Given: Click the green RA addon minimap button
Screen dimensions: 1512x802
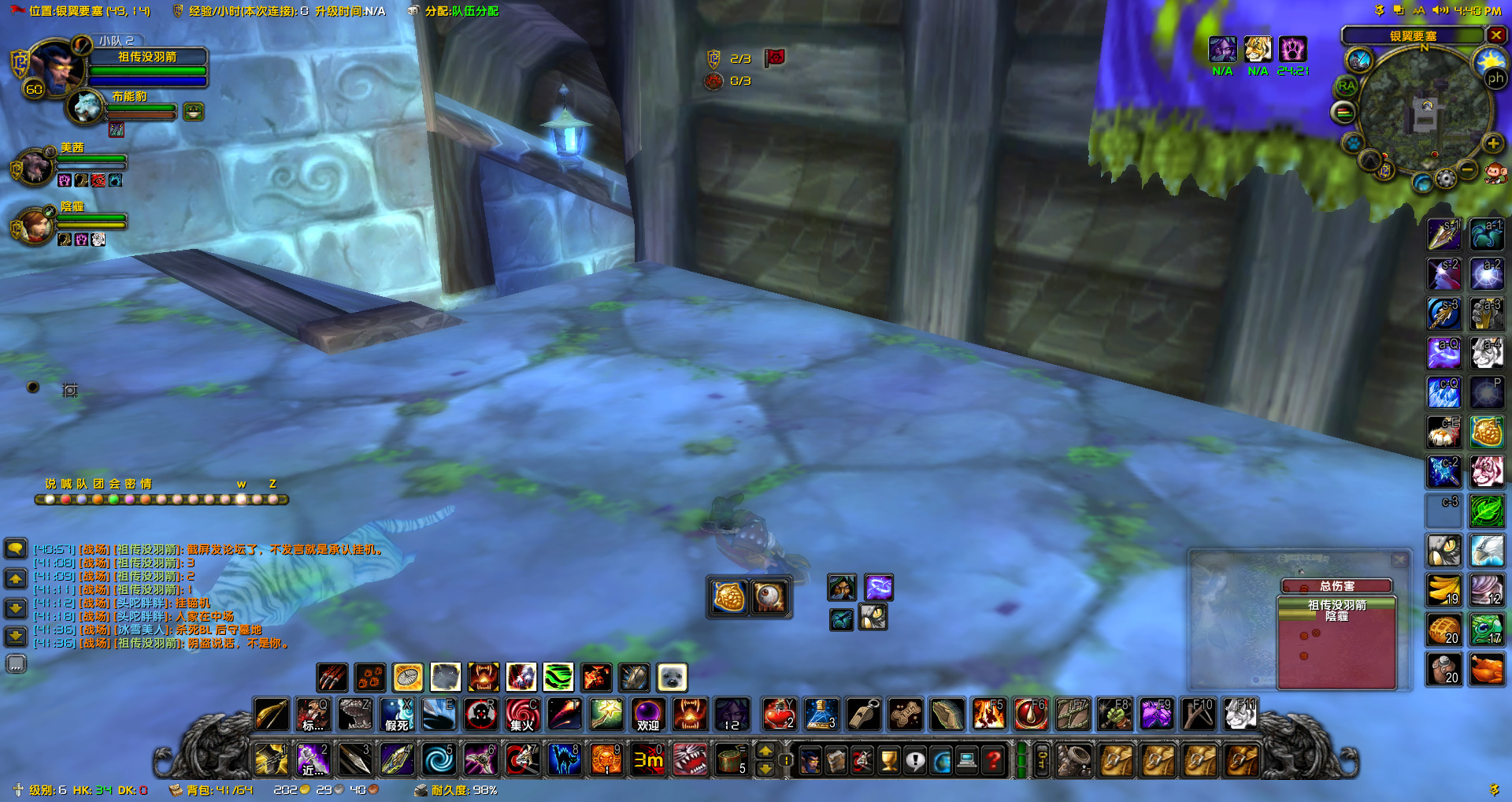Looking at the screenshot, I should tap(1345, 86).
